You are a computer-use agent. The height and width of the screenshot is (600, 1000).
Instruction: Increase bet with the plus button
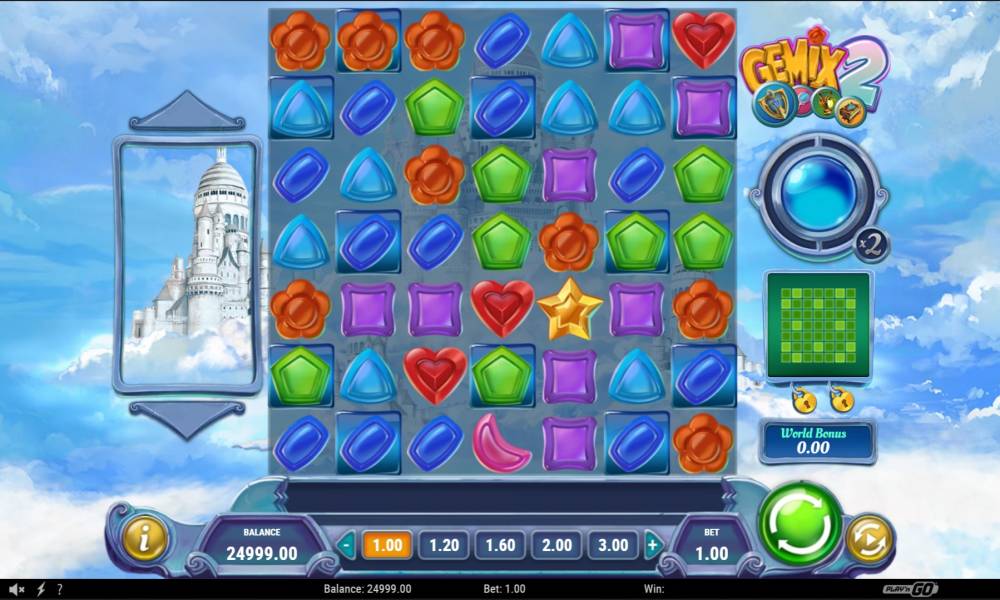[653, 546]
